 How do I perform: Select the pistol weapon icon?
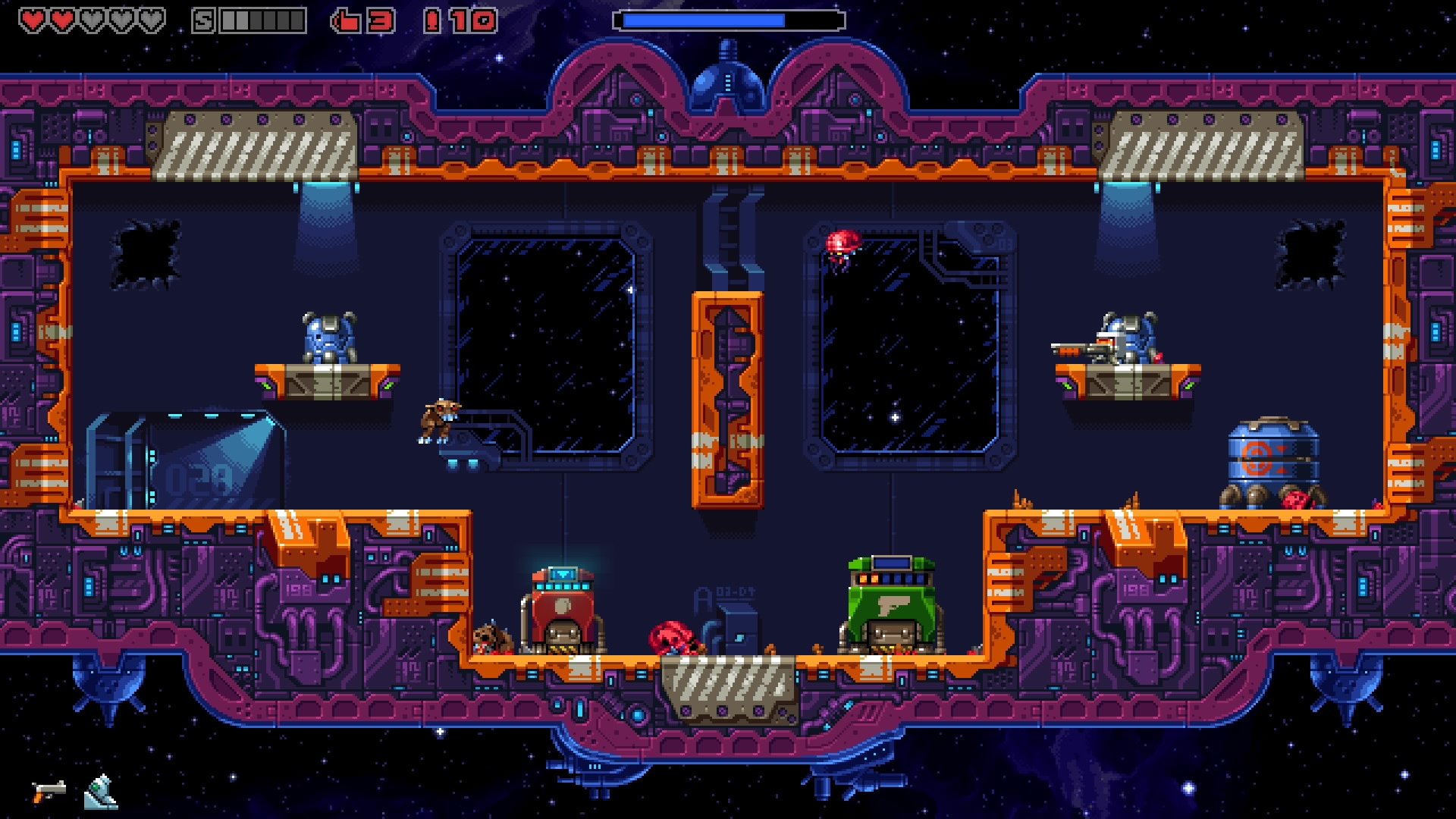(x=49, y=792)
